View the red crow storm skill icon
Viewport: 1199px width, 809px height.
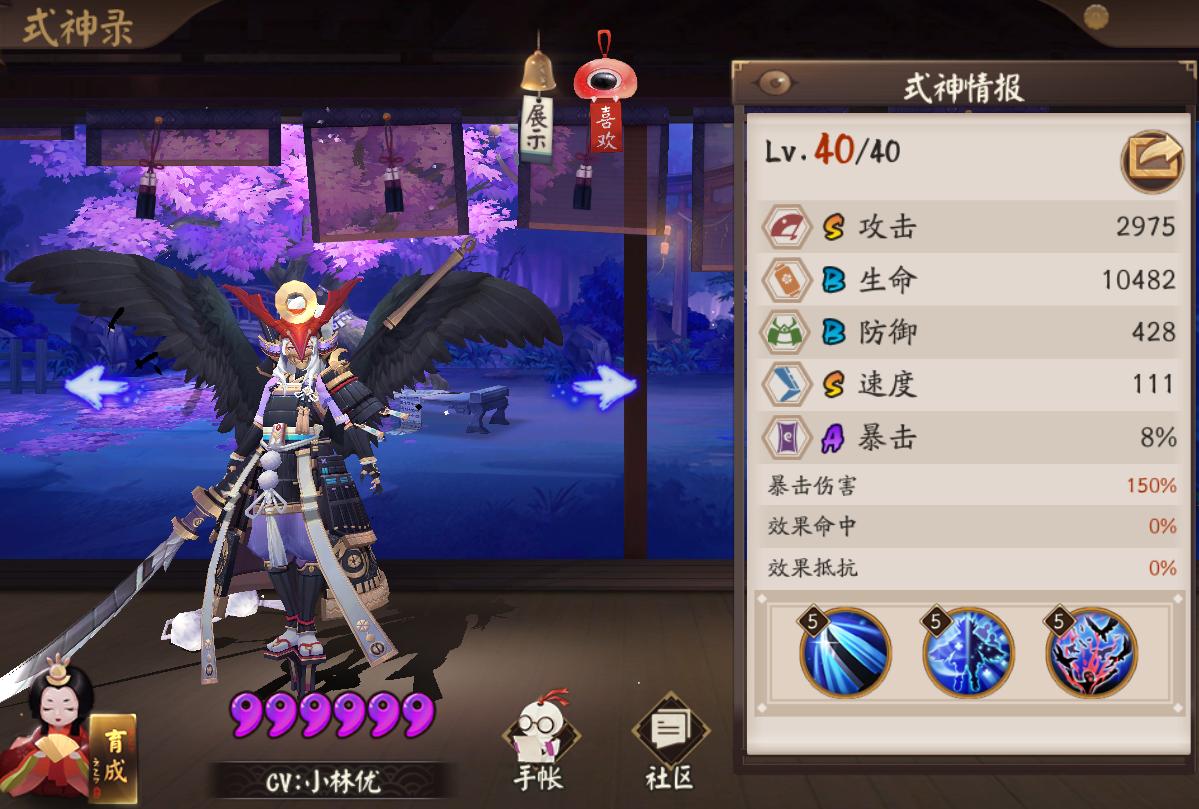(x=1091, y=651)
